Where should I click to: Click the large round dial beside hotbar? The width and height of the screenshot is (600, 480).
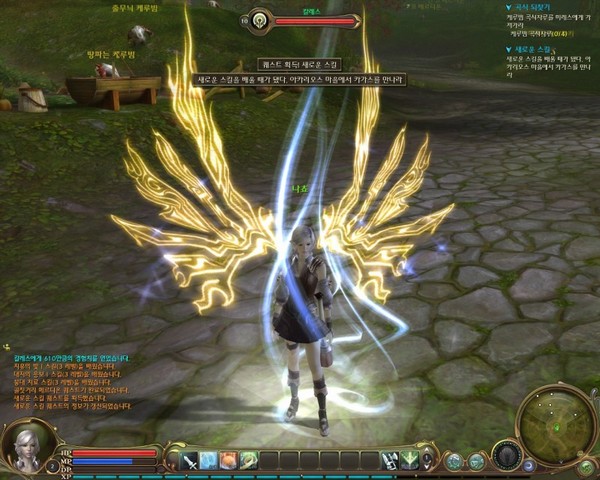tap(507, 457)
